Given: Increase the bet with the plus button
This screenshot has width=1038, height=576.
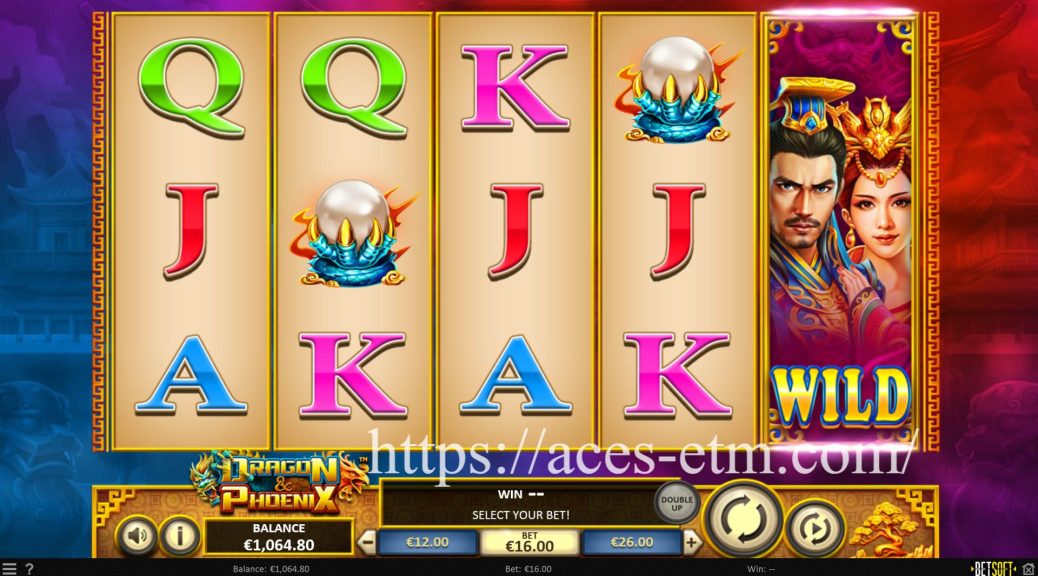Looking at the screenshot, I should tap(692, 543).
